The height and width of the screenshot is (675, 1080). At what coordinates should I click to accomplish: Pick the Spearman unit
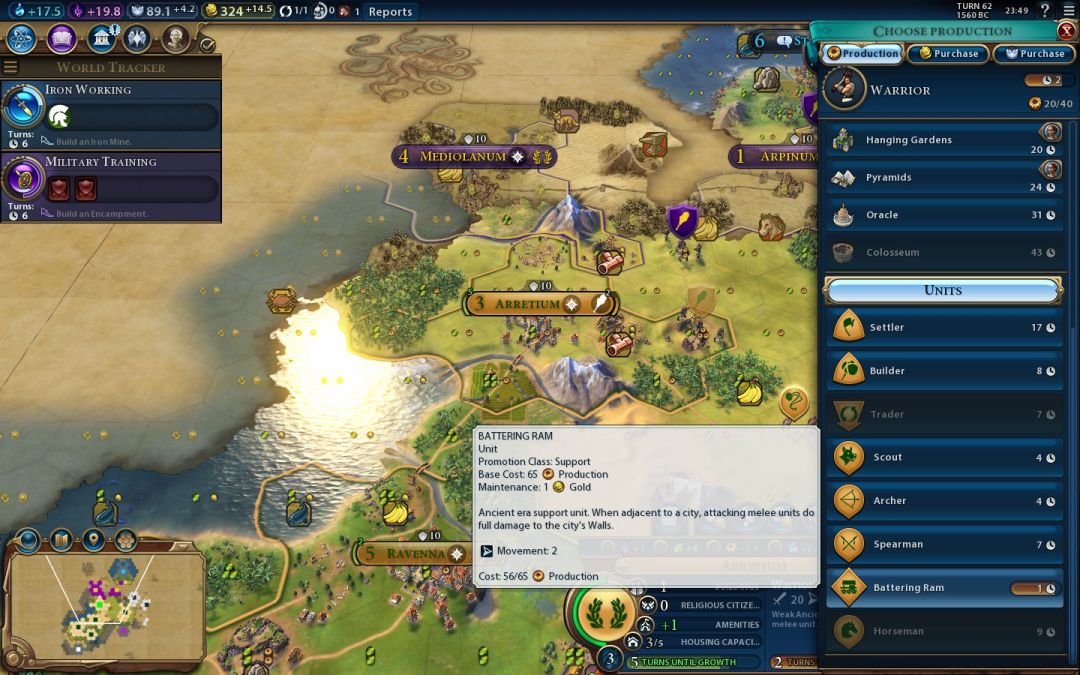[944, 545]
